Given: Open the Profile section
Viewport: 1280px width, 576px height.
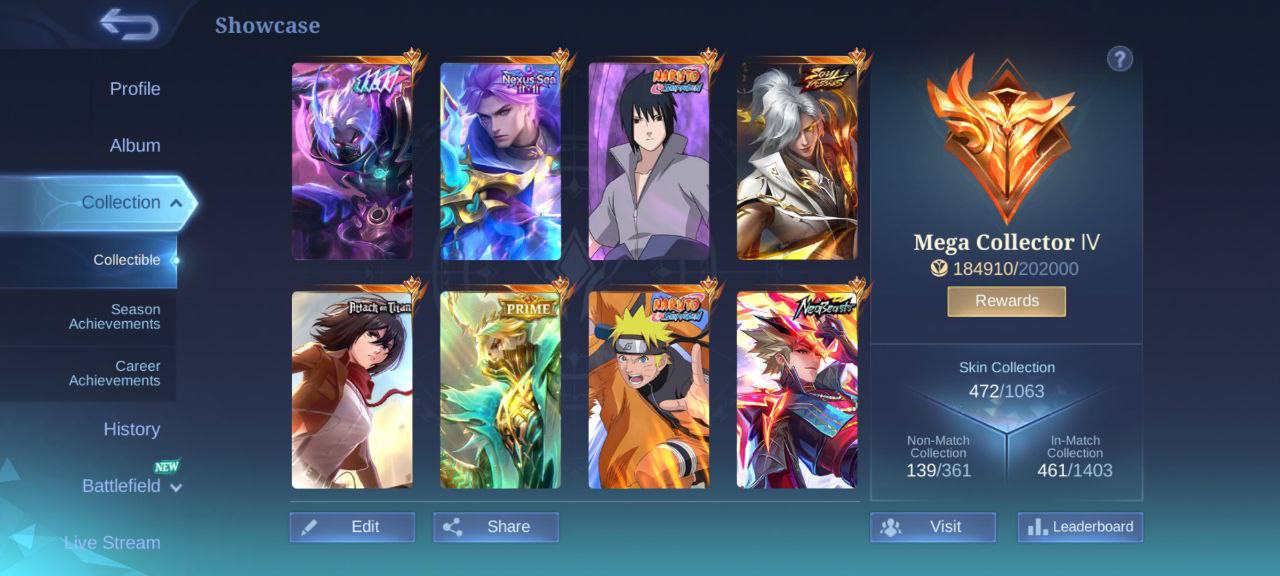Looking at the screenshot, I should 135,89.
